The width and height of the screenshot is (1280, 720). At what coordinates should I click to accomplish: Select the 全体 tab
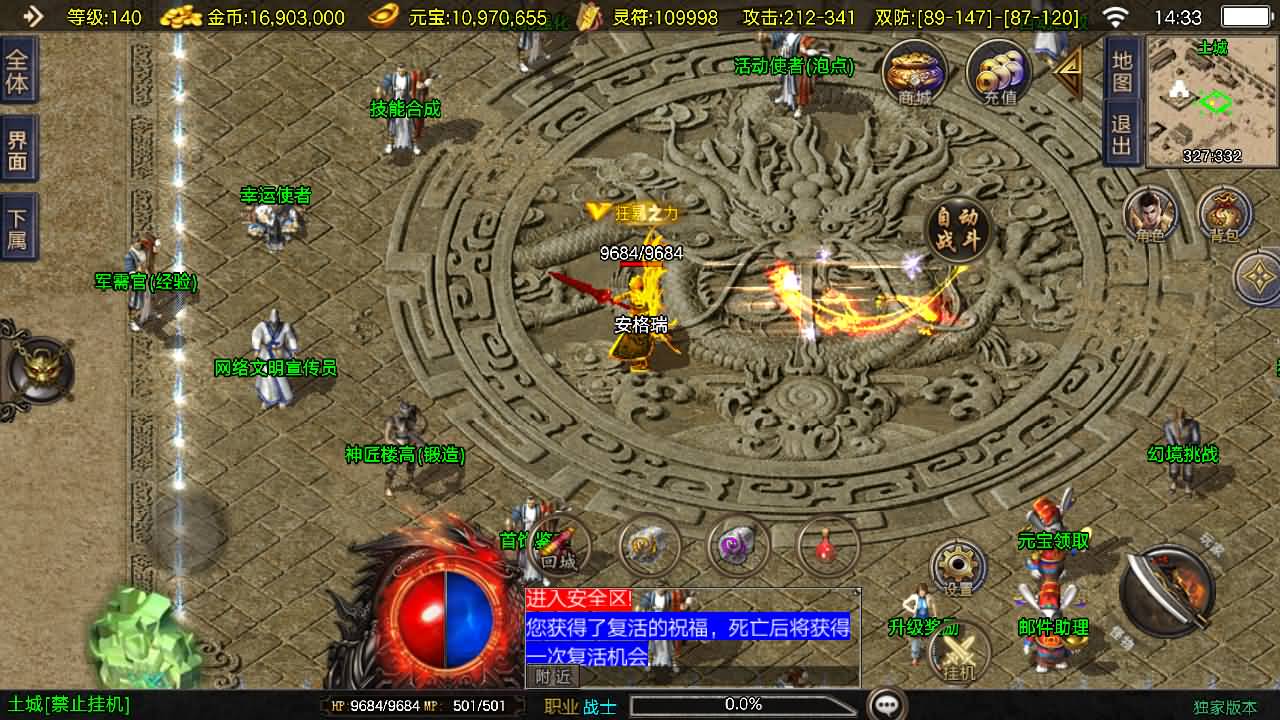click(x=18, y=71)
